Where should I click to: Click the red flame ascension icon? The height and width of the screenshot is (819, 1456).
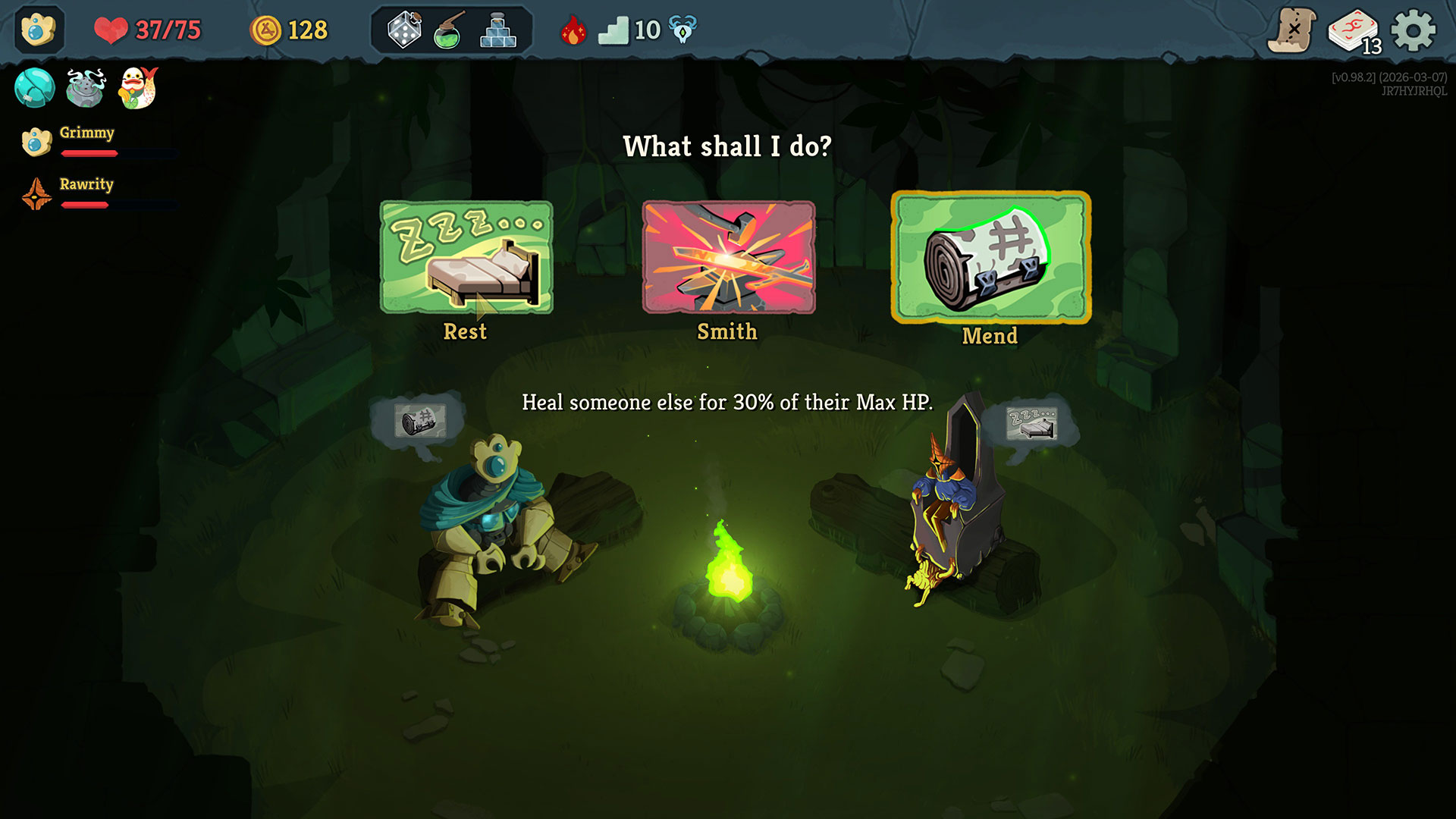573,31
